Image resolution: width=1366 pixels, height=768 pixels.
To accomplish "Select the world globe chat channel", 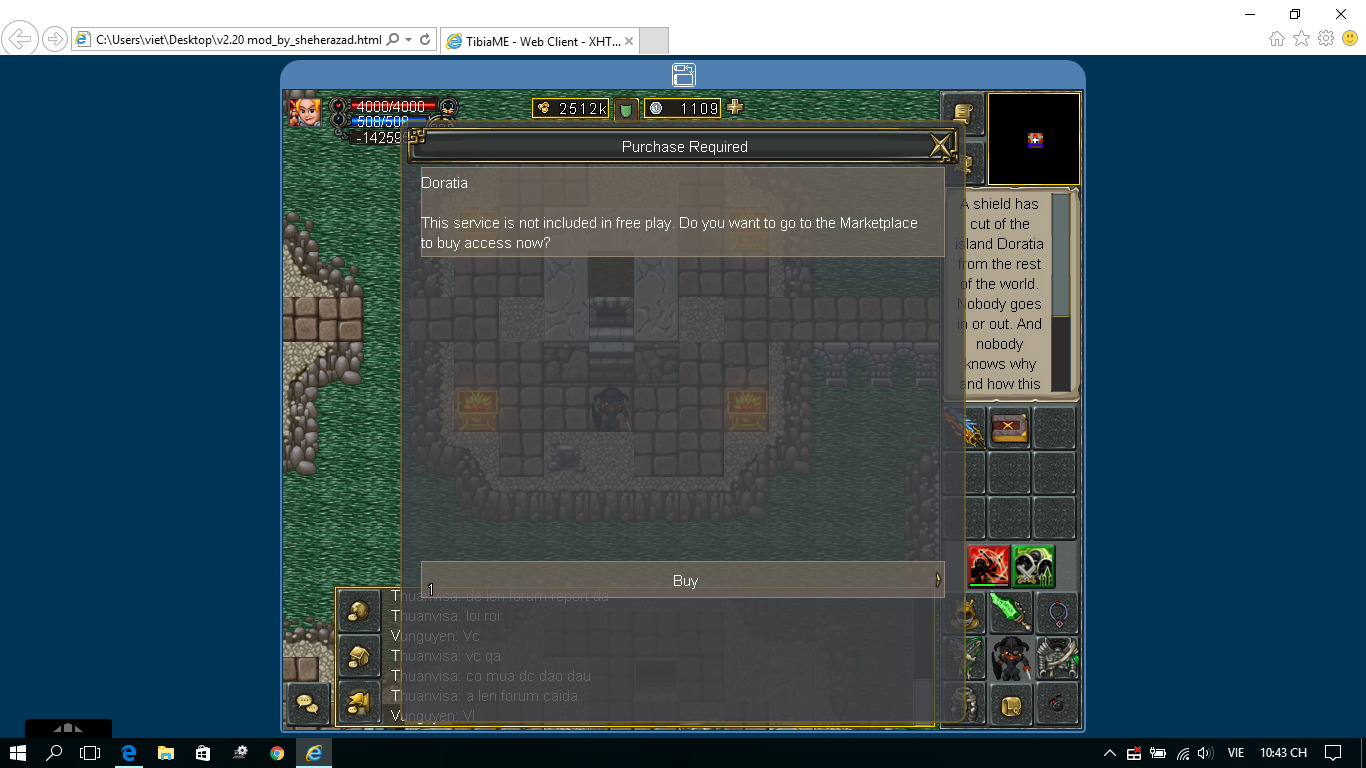I will (x=358, y=611).
